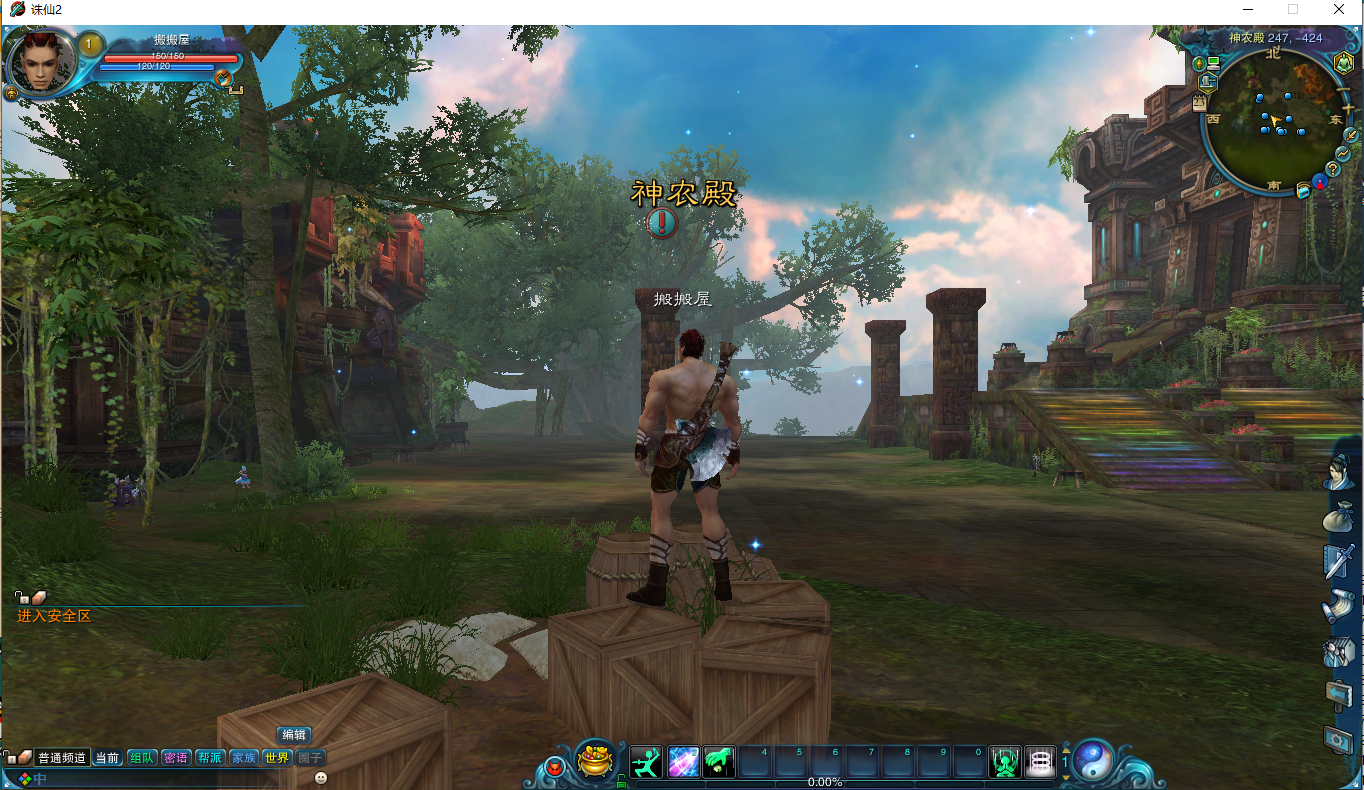
Task: Click the yin-yang orb on the hotbar
Action: pos(1093,762)
